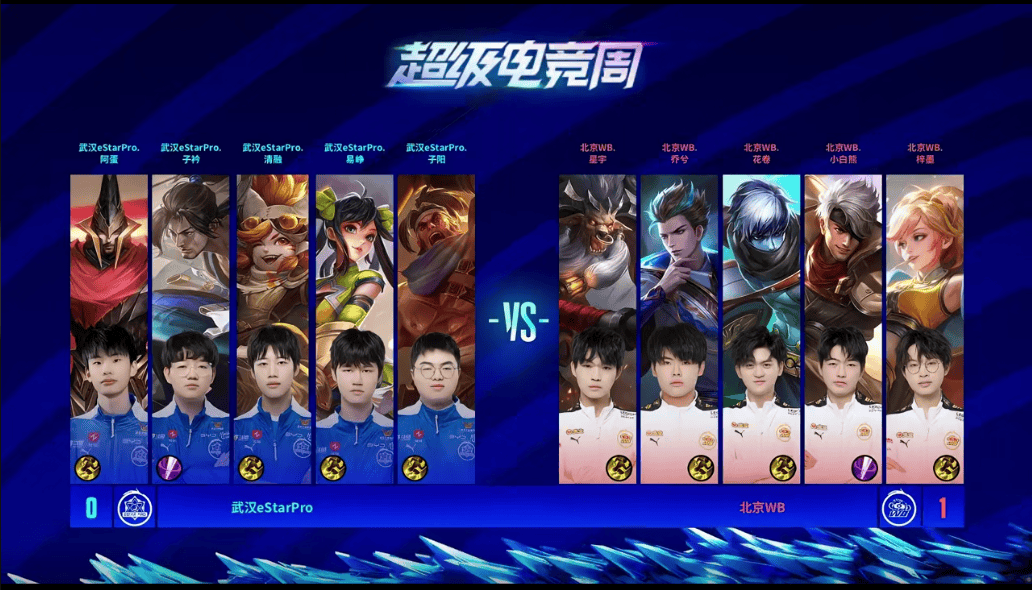Select 星宇's player card
Screen dimensions: 1032x590
(x=597, y=329)
